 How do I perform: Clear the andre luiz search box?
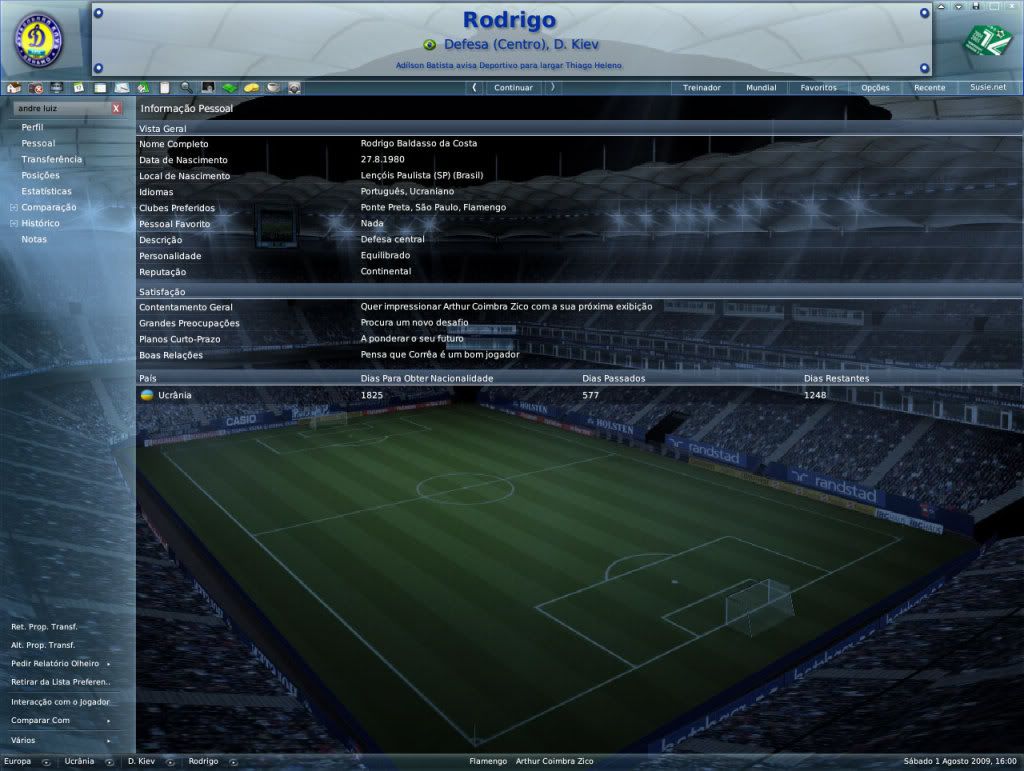click(116, 108)
